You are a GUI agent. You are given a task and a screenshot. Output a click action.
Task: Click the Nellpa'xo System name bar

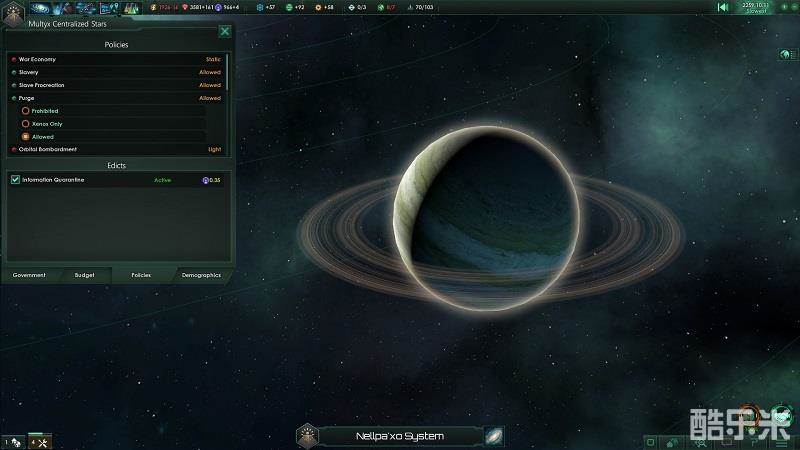(400, 436)
